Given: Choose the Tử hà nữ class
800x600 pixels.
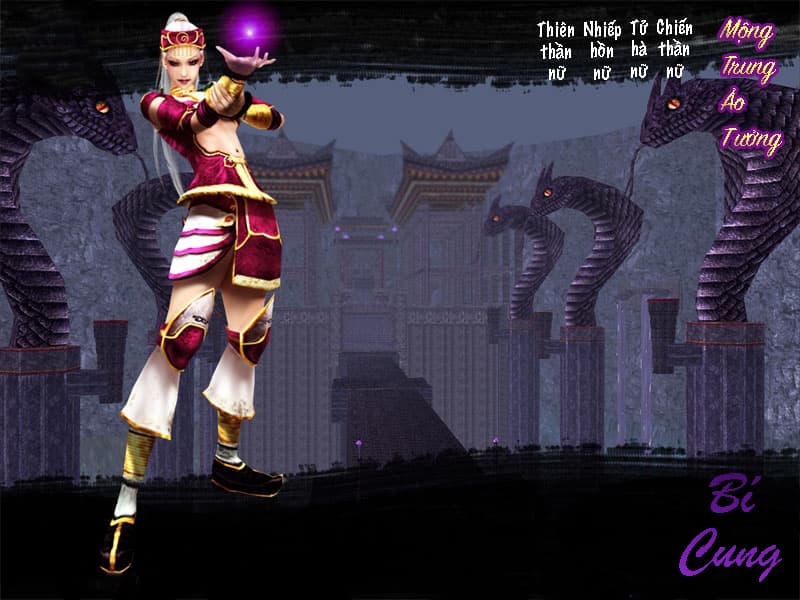Looking at the screenshot, I should pos(639,50).
